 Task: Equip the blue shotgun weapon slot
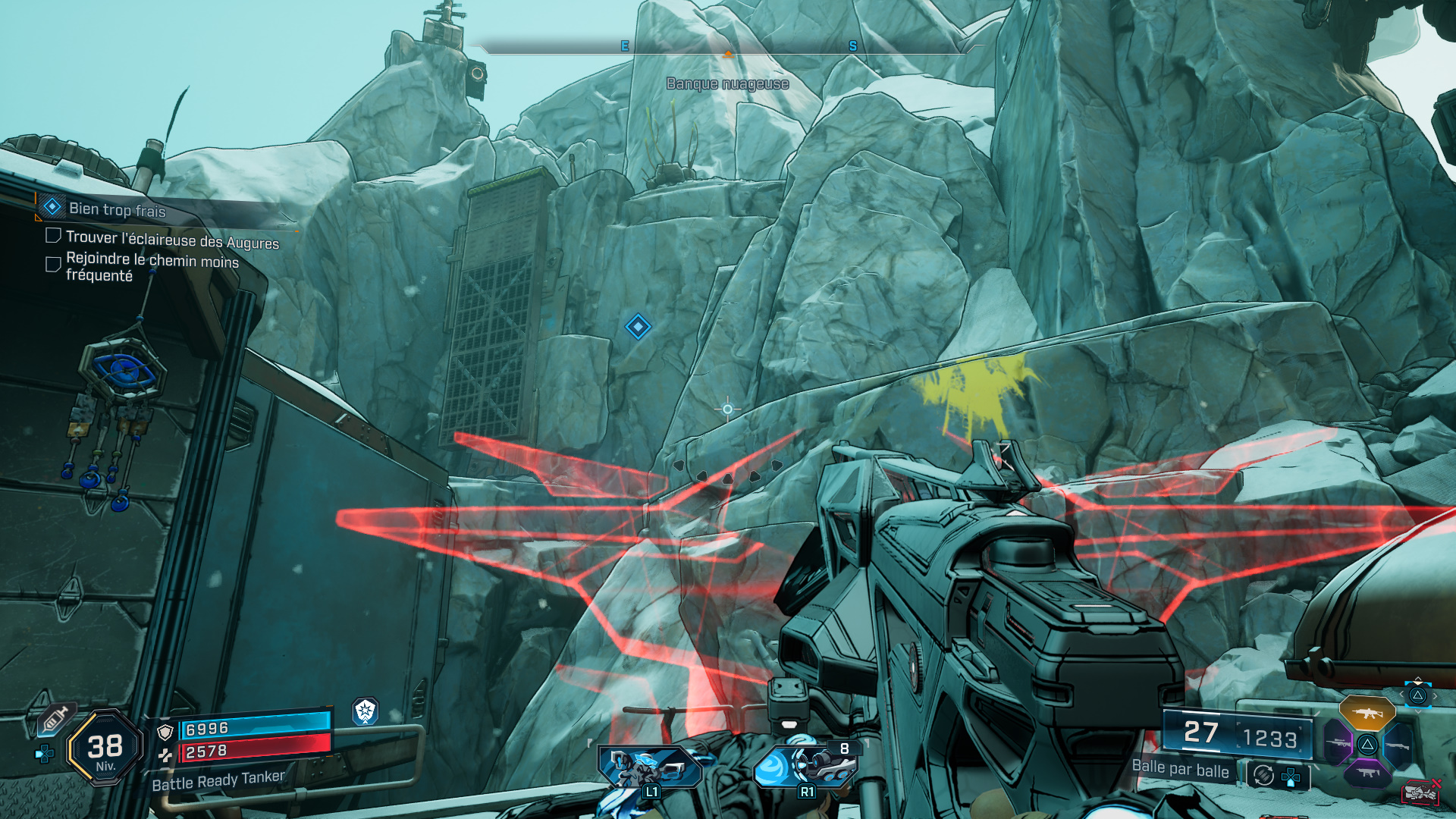(x=1397, y=745)
